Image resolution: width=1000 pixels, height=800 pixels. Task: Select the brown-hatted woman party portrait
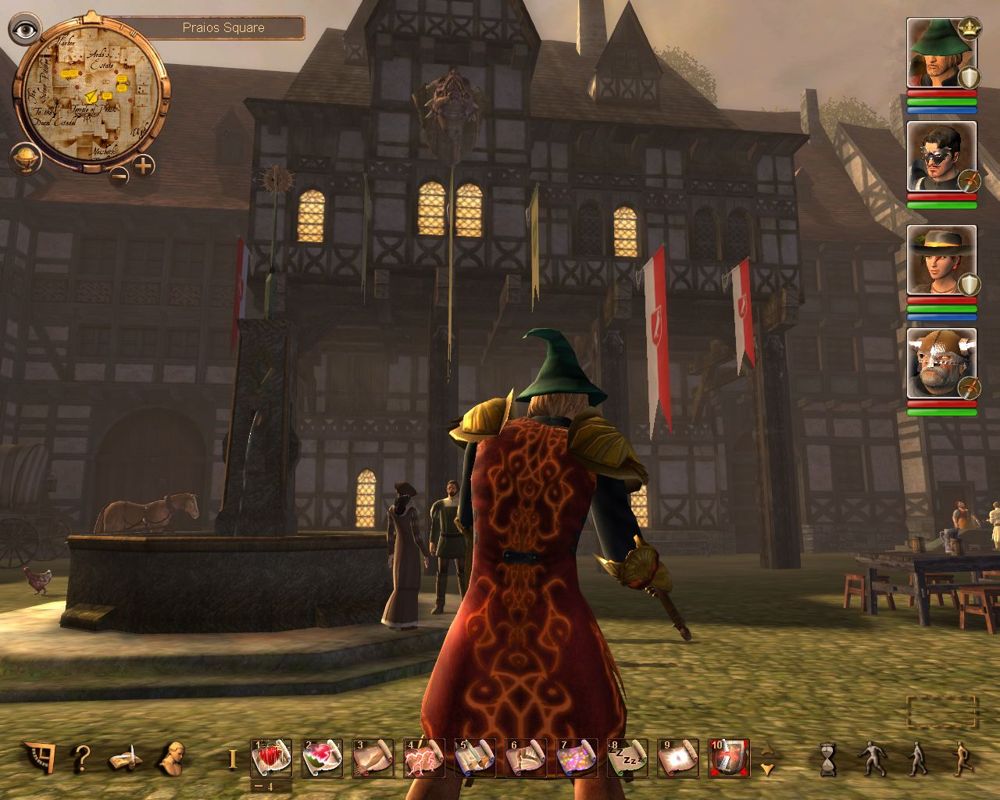click(x=940, y=260)
